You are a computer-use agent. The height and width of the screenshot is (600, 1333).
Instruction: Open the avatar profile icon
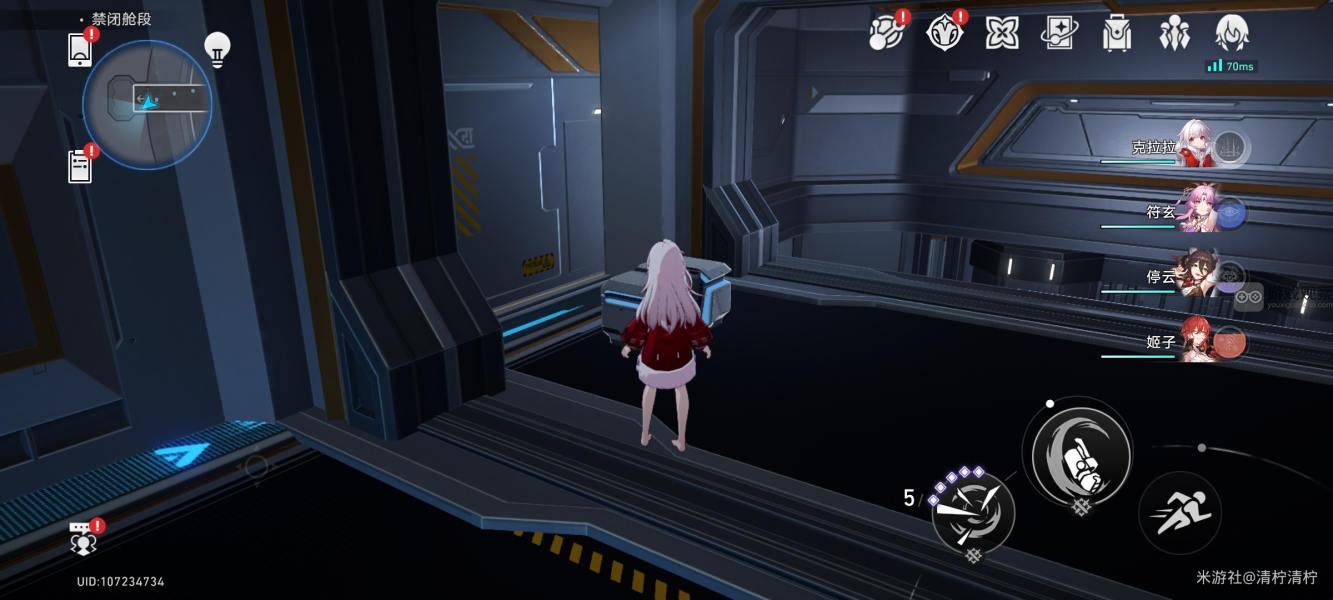(1231, 34)
